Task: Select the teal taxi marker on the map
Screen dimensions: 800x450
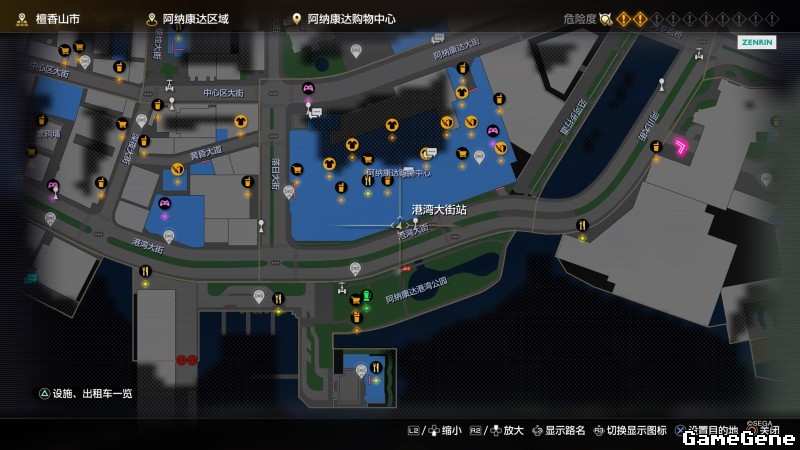Action: pos(30,277)
